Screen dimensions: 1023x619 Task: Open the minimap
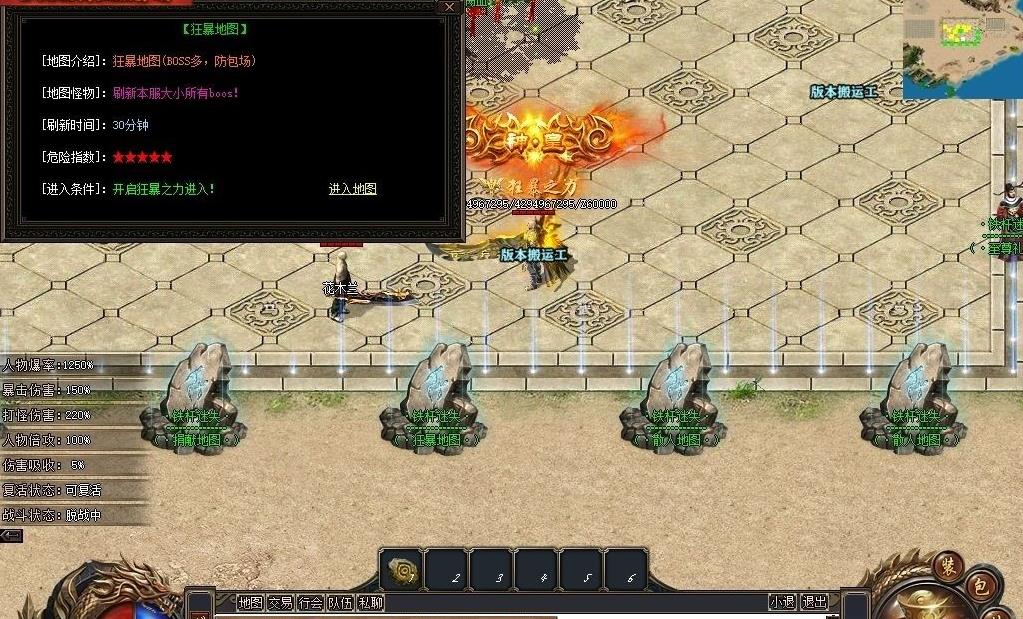[x=962, y=48]
